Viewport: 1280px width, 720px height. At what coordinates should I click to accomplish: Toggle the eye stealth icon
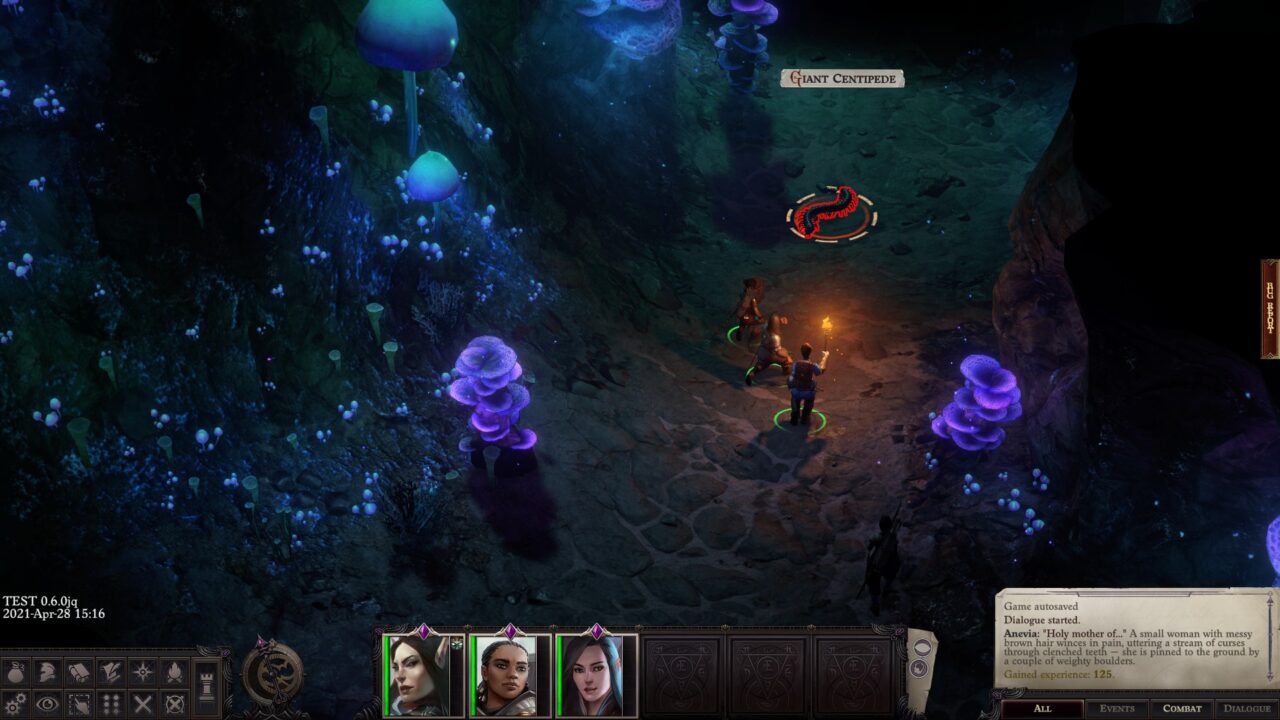[x=47, y=704]
